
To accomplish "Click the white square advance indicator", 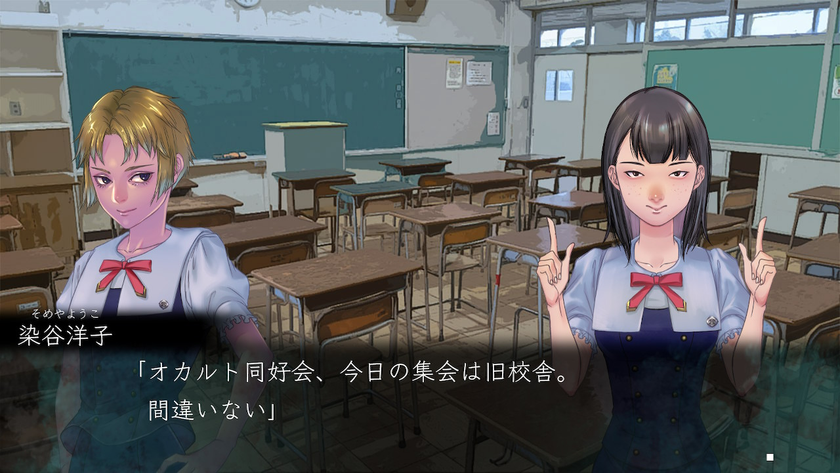I will click(x=769, y=457).
